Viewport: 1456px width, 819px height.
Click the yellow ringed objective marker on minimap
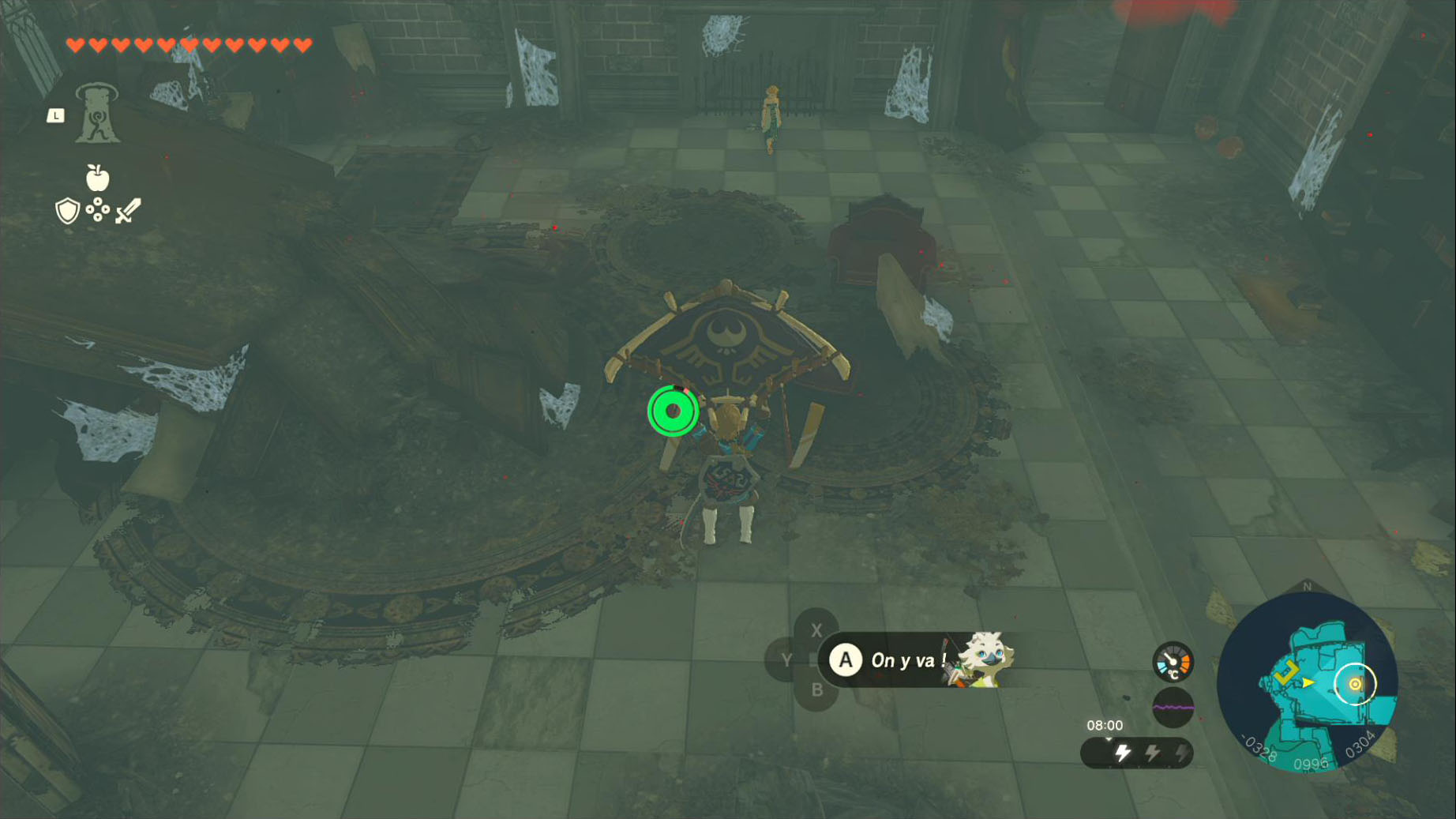tap(1355, 684)
